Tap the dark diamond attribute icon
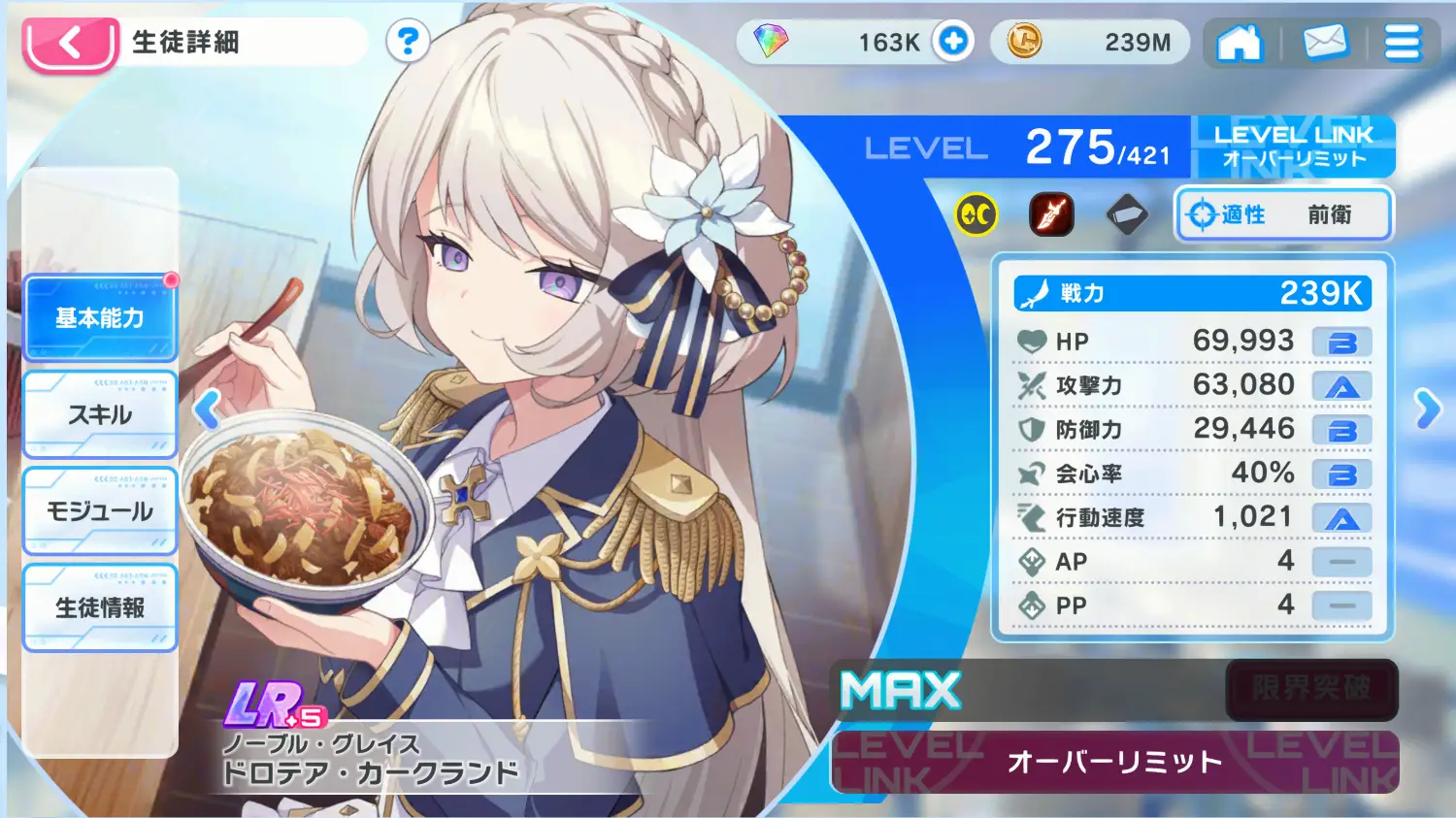 coord(1126,214)
